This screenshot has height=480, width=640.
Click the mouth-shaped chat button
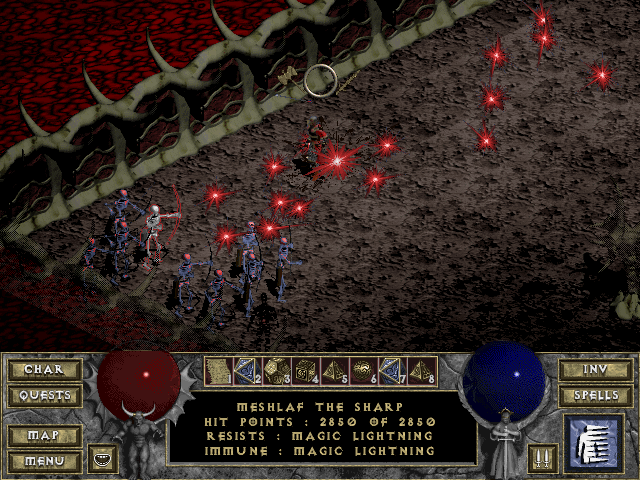click(102, 459)
